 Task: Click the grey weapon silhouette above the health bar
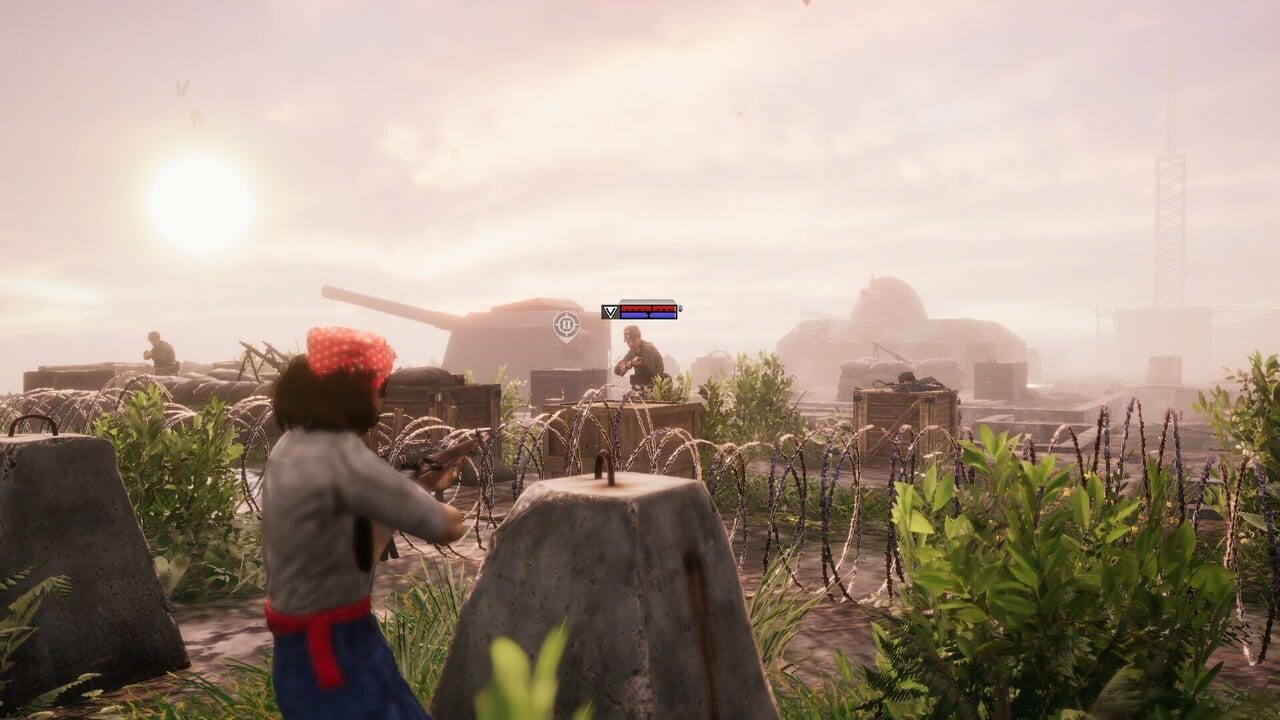tap(648, 300)
